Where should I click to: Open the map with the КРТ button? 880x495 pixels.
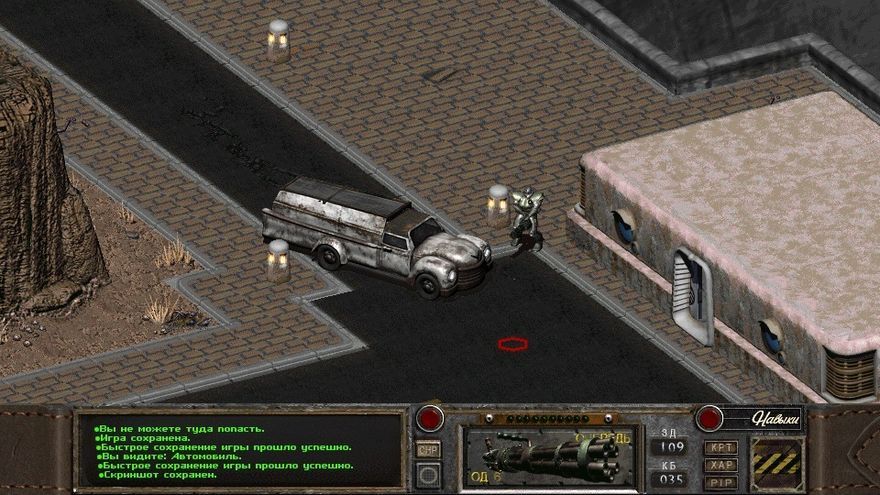tap(720, 447)
